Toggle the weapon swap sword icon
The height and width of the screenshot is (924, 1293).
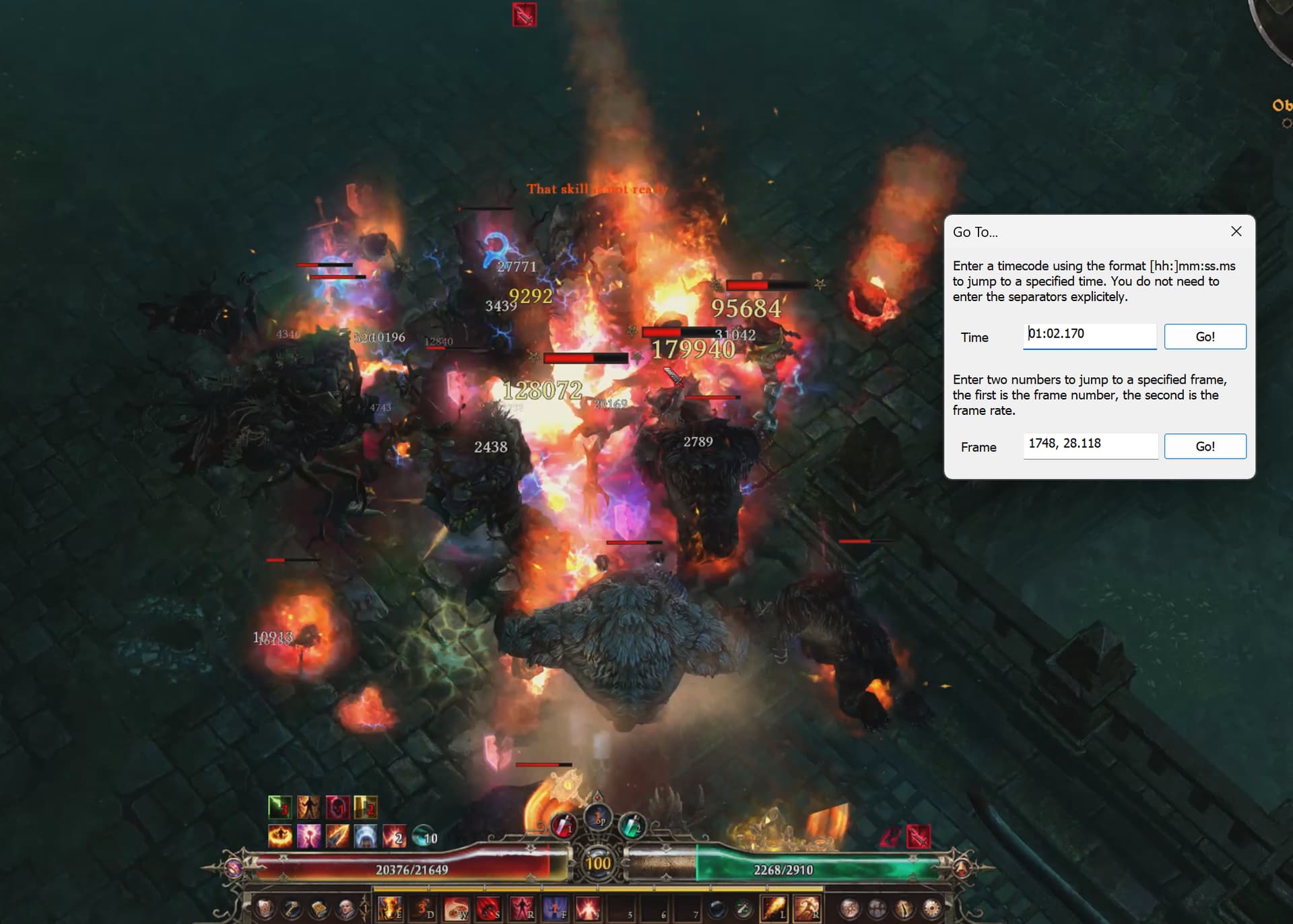(743, 909)
